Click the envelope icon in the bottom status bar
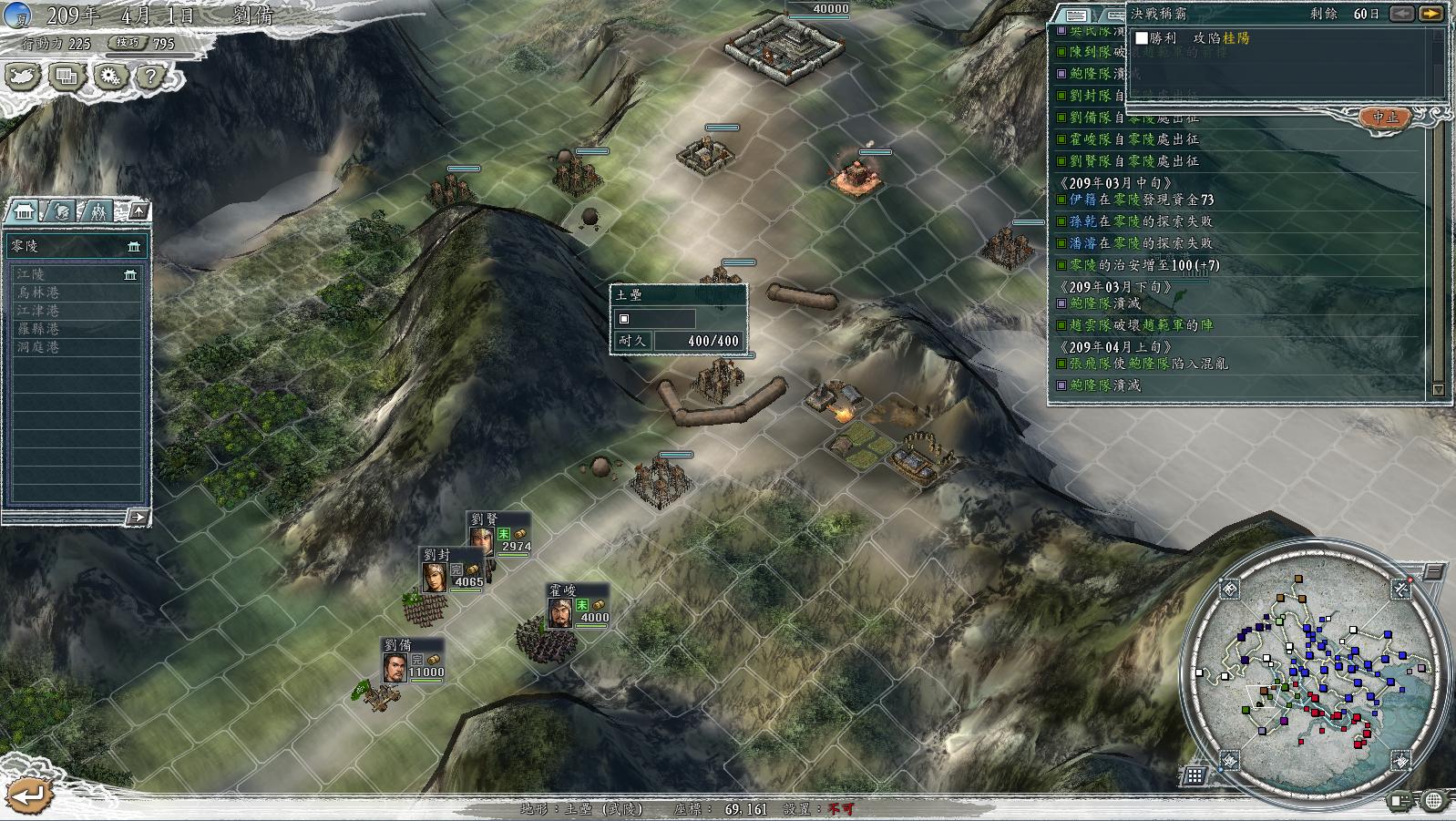 (1400, 800)
